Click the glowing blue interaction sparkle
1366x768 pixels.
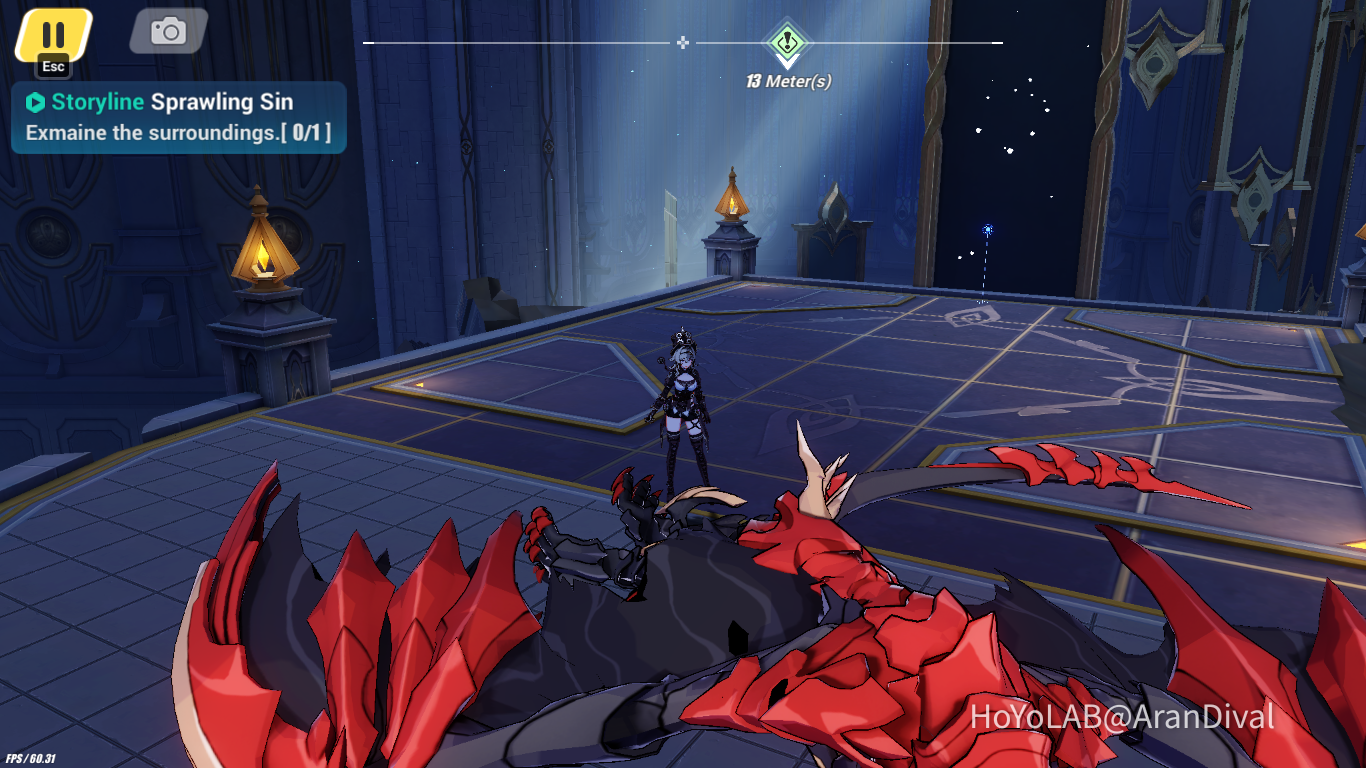(x=986, y=230)
